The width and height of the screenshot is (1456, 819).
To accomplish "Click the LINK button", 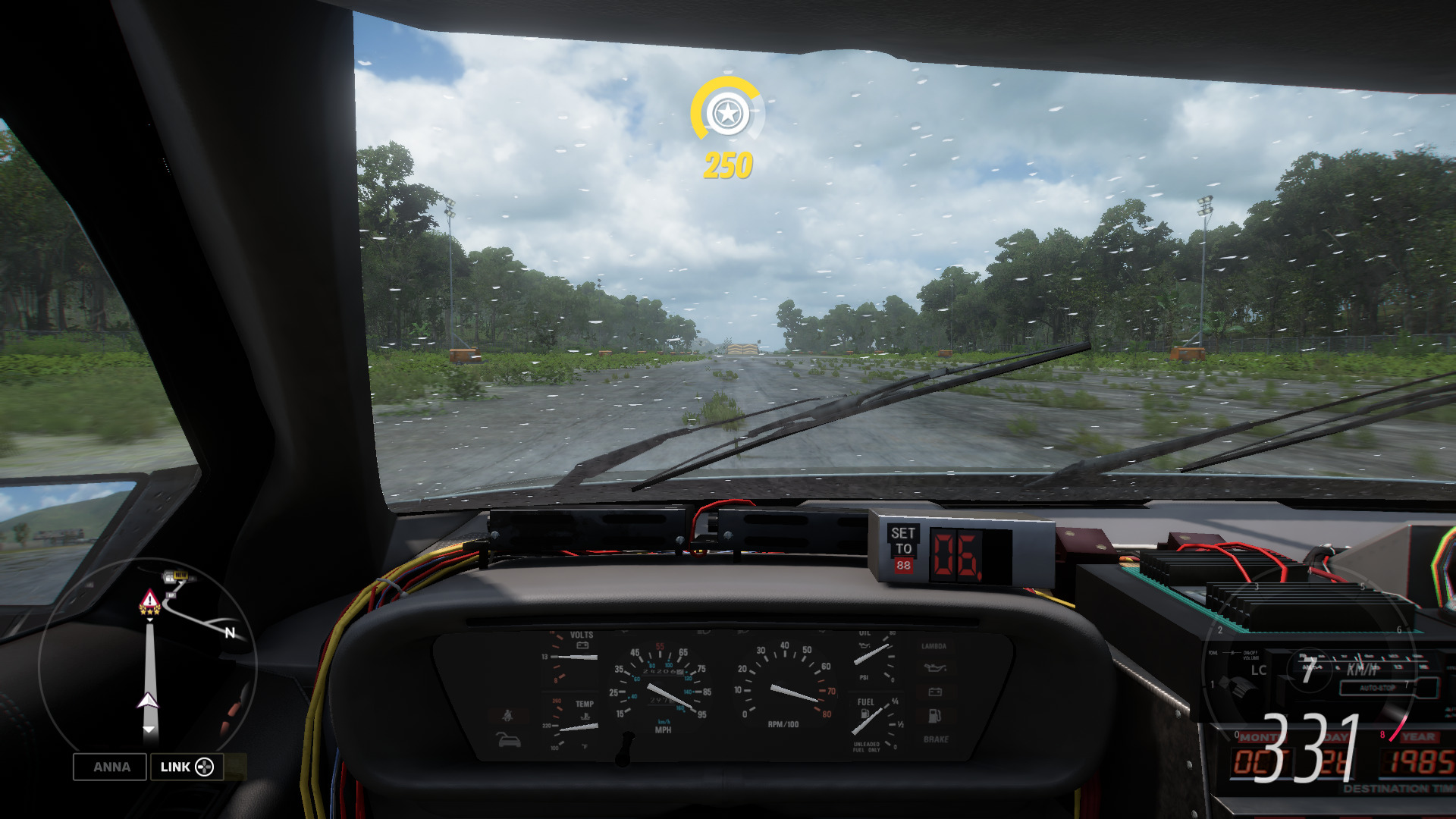I will (176, 767).
